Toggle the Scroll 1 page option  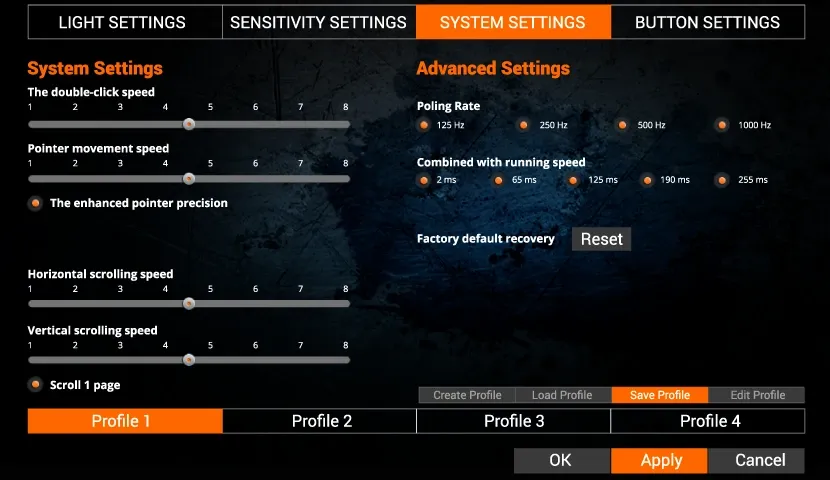(35, 385)
